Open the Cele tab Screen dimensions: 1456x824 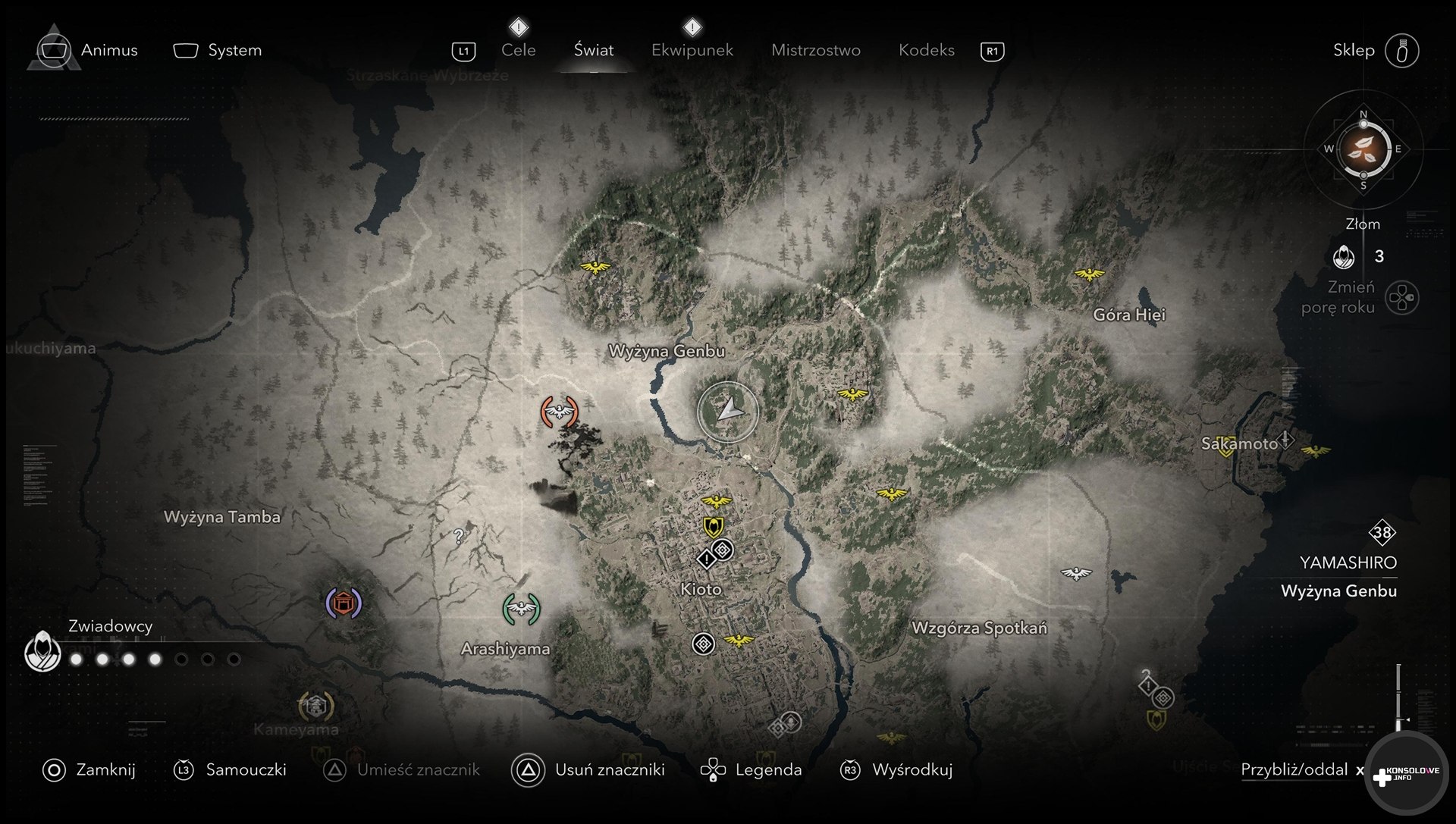pos(519,50)
